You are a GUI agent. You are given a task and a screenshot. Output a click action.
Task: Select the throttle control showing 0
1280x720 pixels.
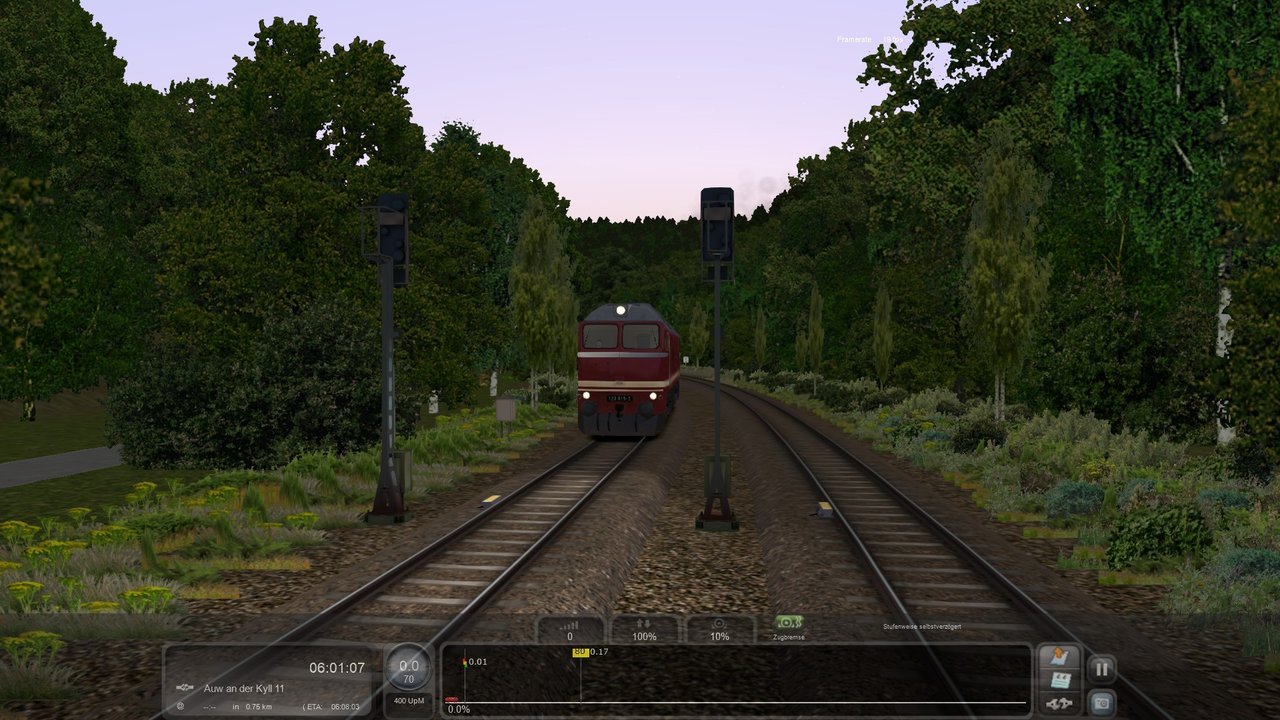click(570, 630)
